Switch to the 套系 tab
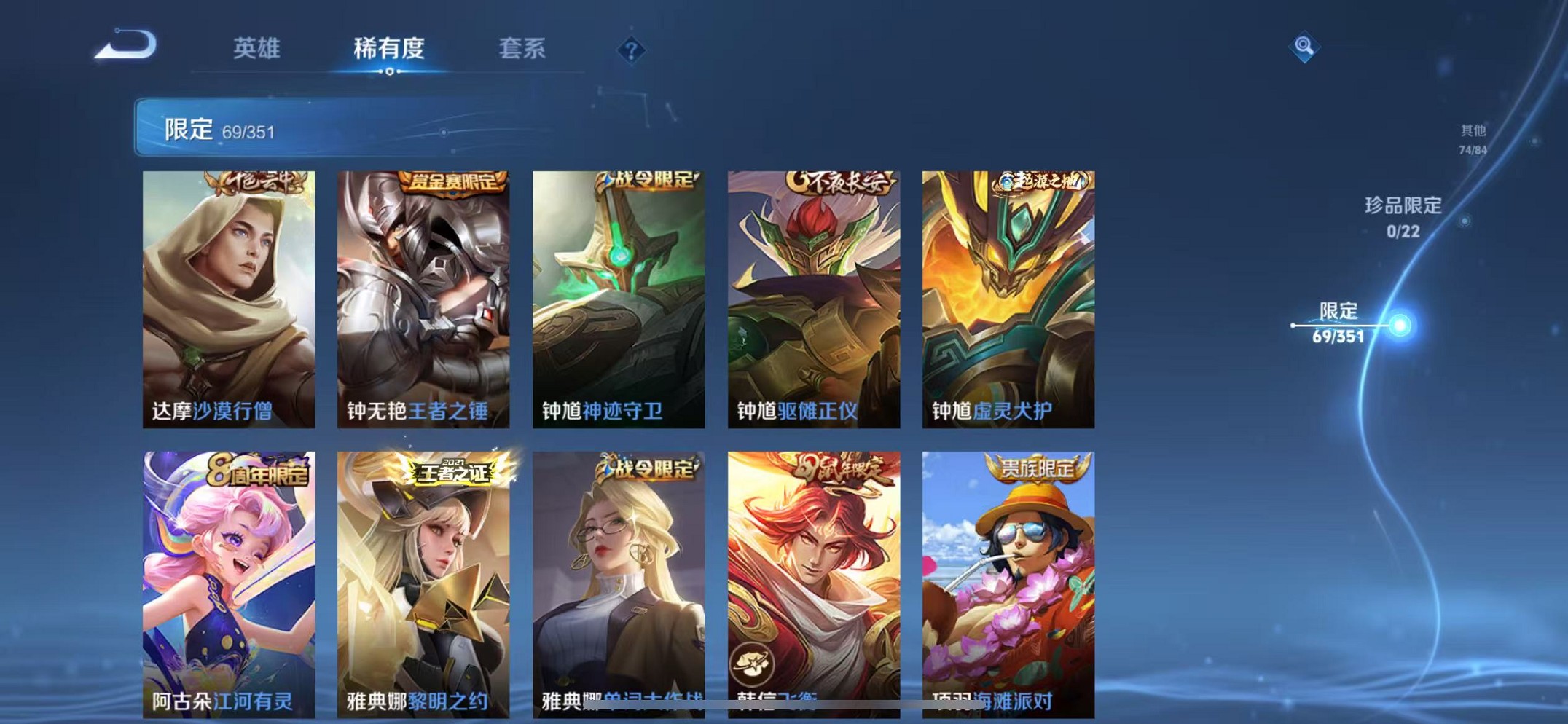Viewport: 1568px width, 724px height. 524,48
